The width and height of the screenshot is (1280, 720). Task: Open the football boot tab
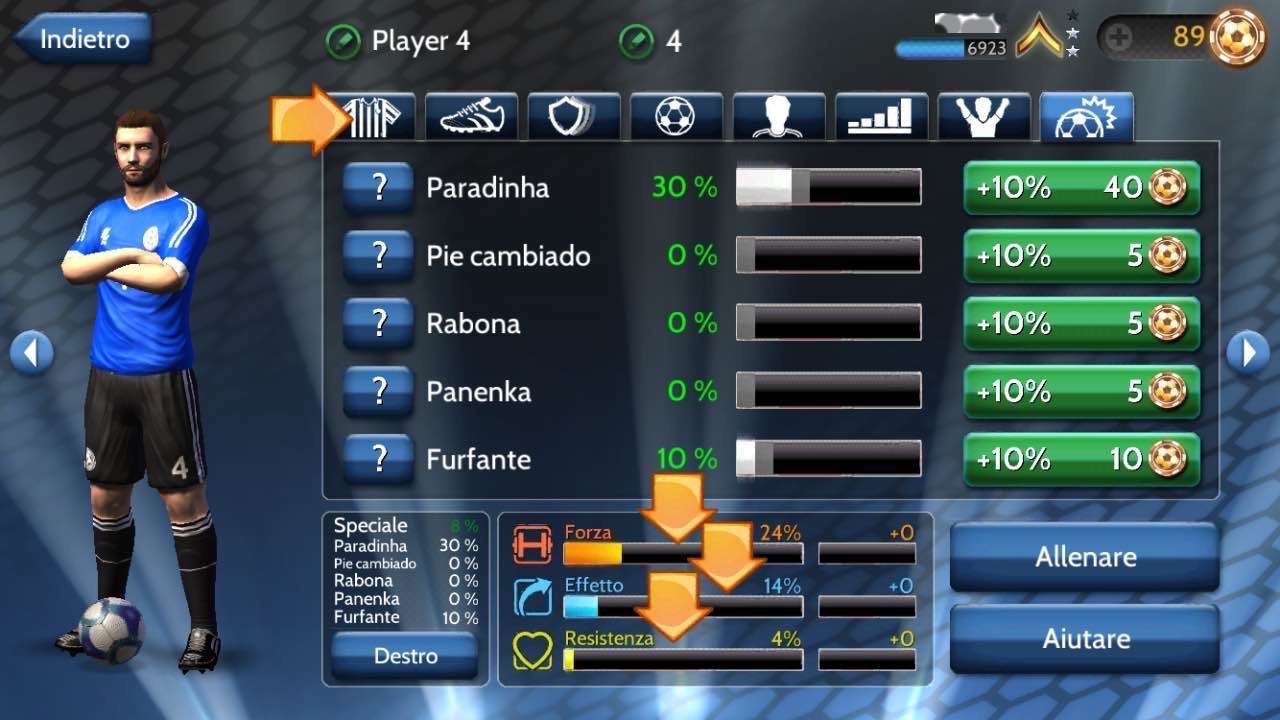472,117
